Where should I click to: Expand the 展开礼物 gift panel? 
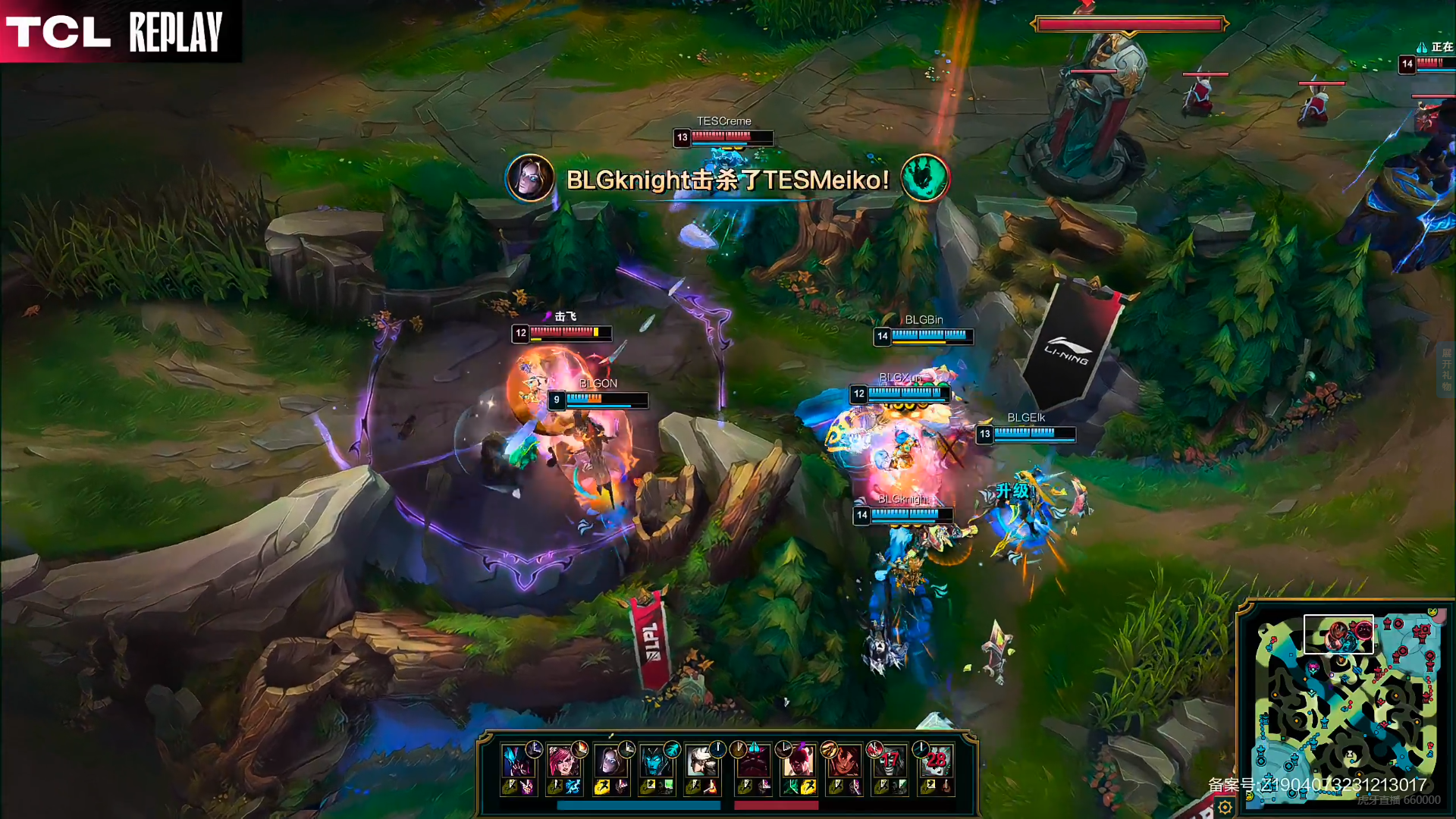point(1446,369)
